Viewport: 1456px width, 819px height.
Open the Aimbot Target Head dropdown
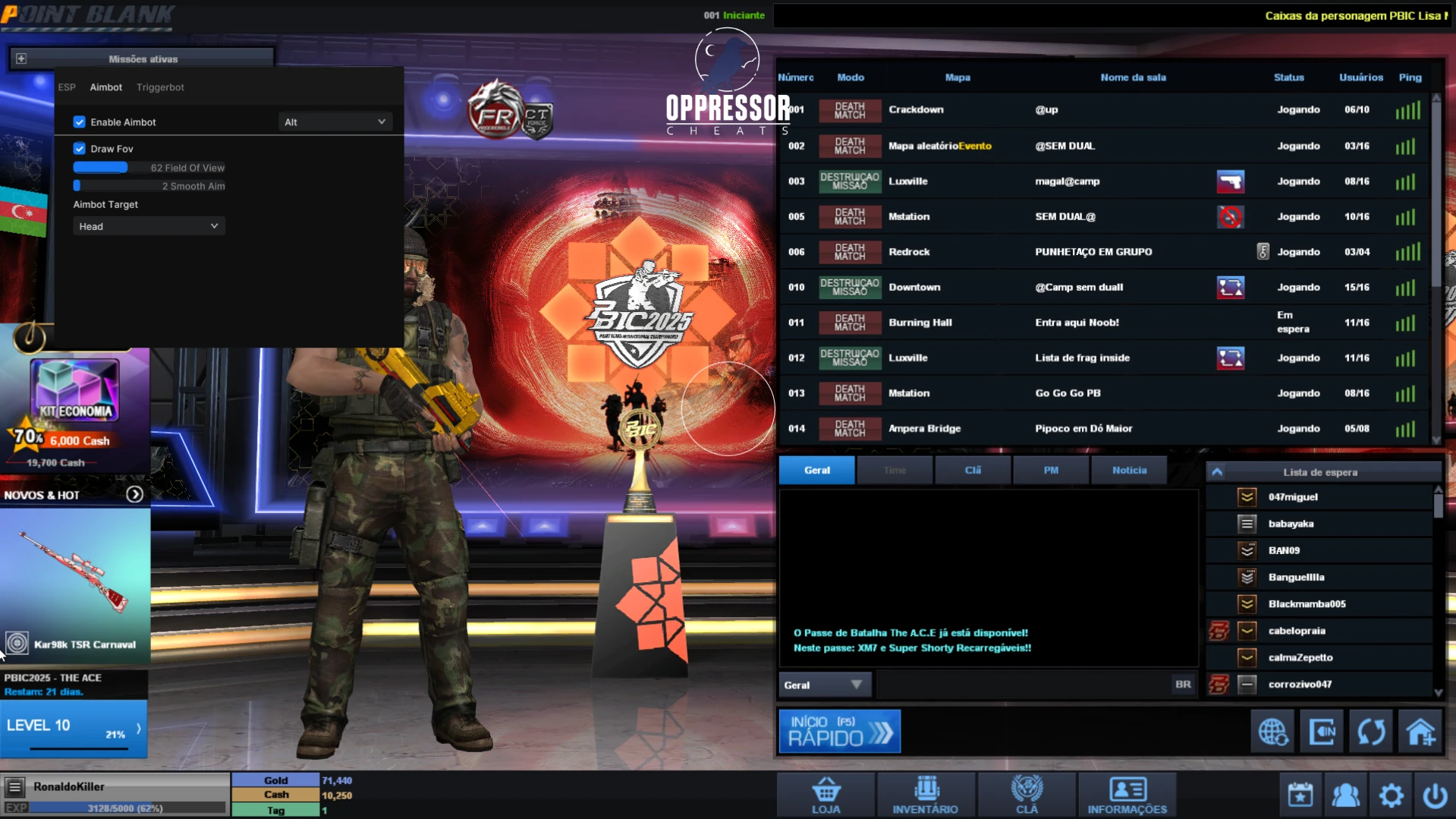[149, 225]
